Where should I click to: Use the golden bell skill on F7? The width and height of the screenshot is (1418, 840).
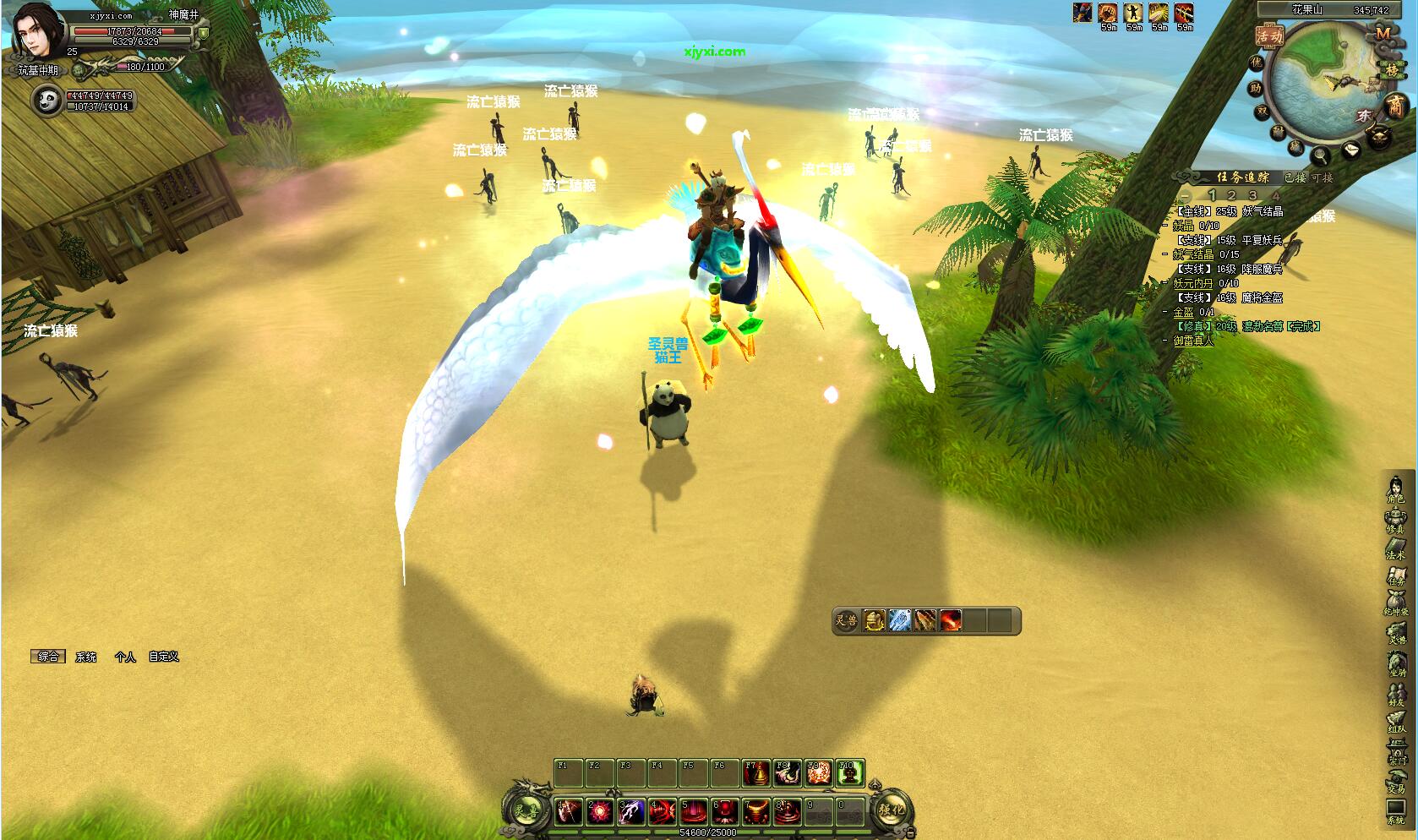point(755,772)
